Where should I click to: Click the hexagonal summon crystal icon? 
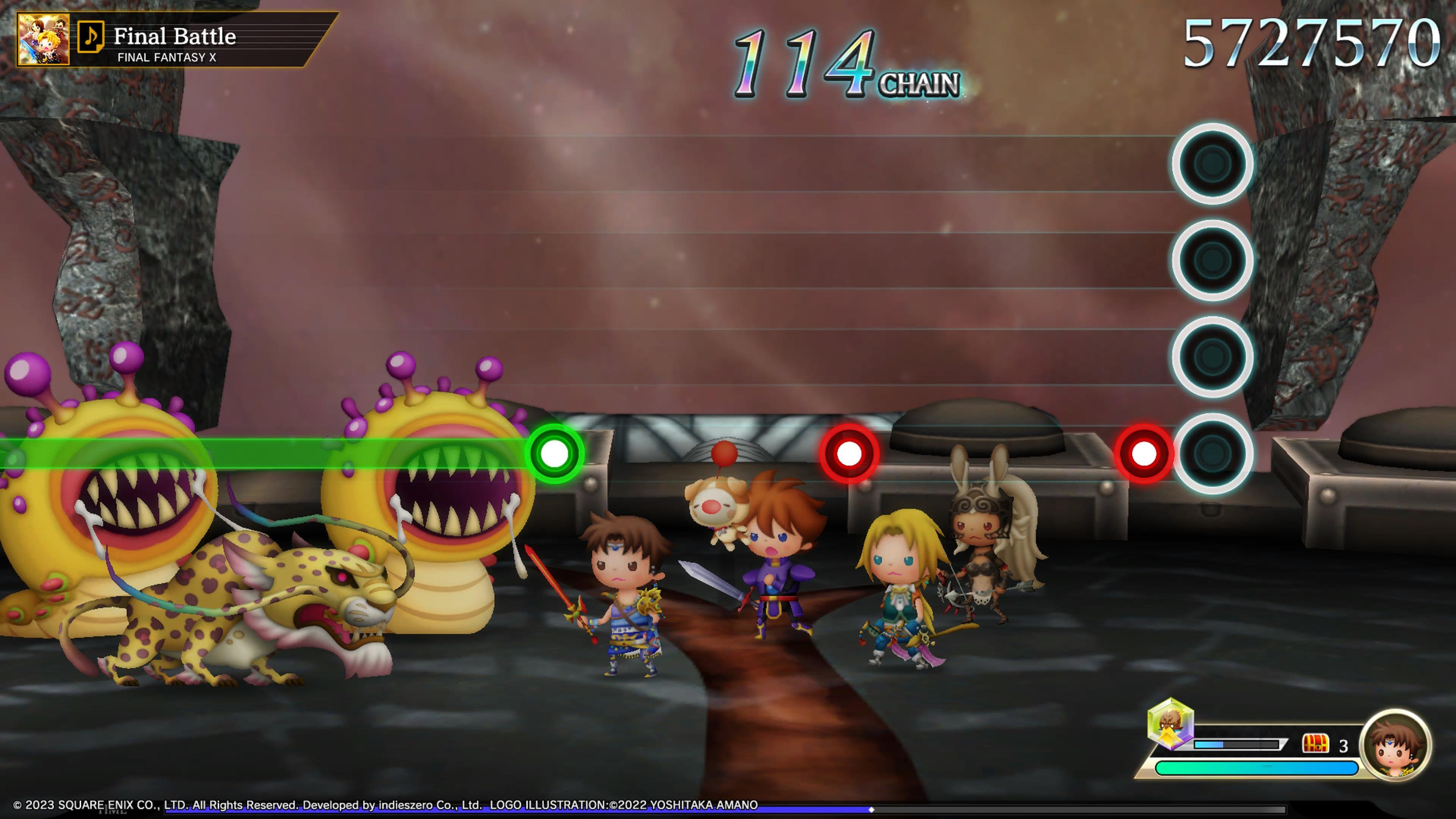pyautogui.click(x=1170, y=725)
